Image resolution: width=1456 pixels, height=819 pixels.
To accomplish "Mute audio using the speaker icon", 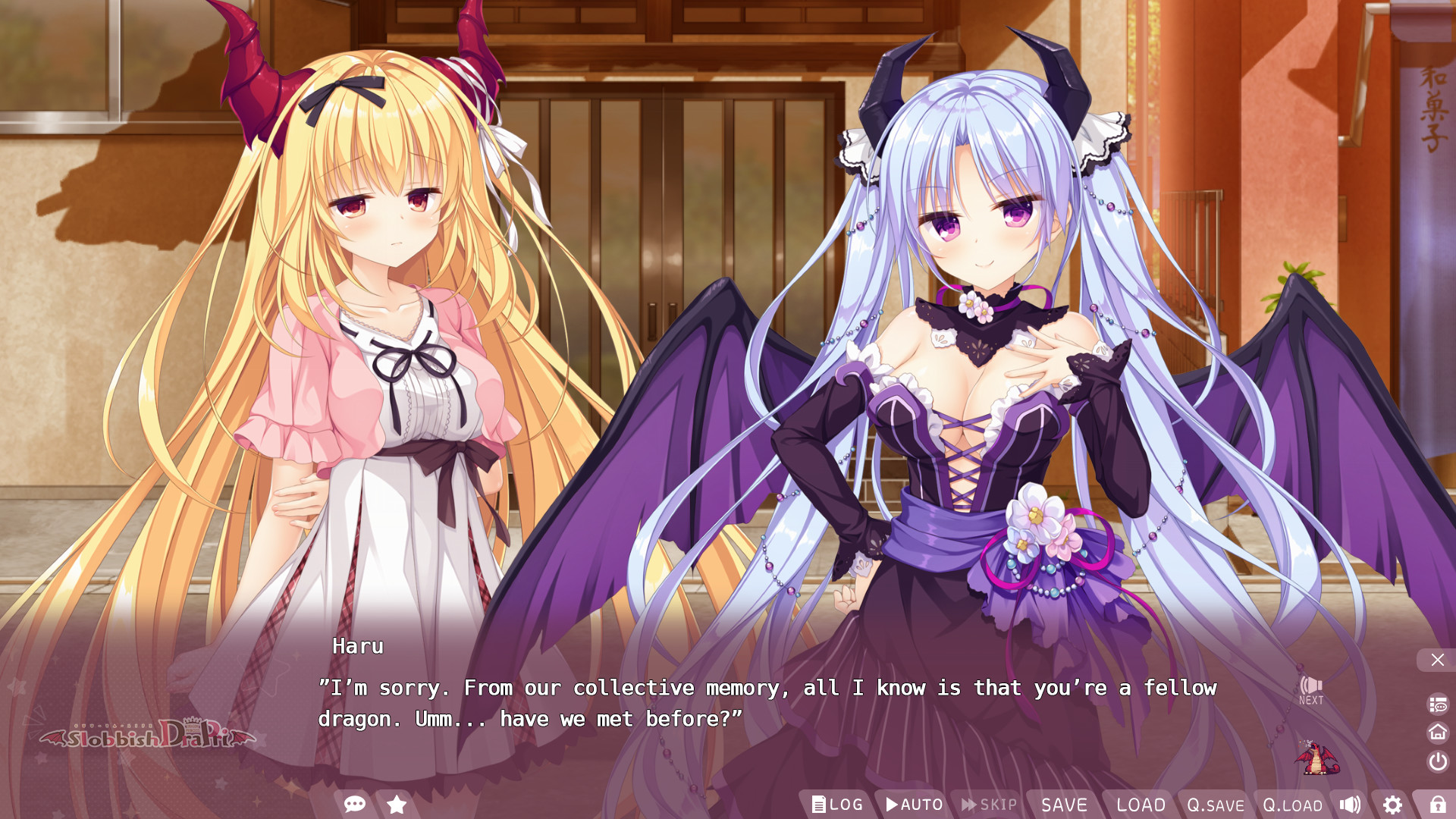I will pyautogui.click(x=1351, y=805).
